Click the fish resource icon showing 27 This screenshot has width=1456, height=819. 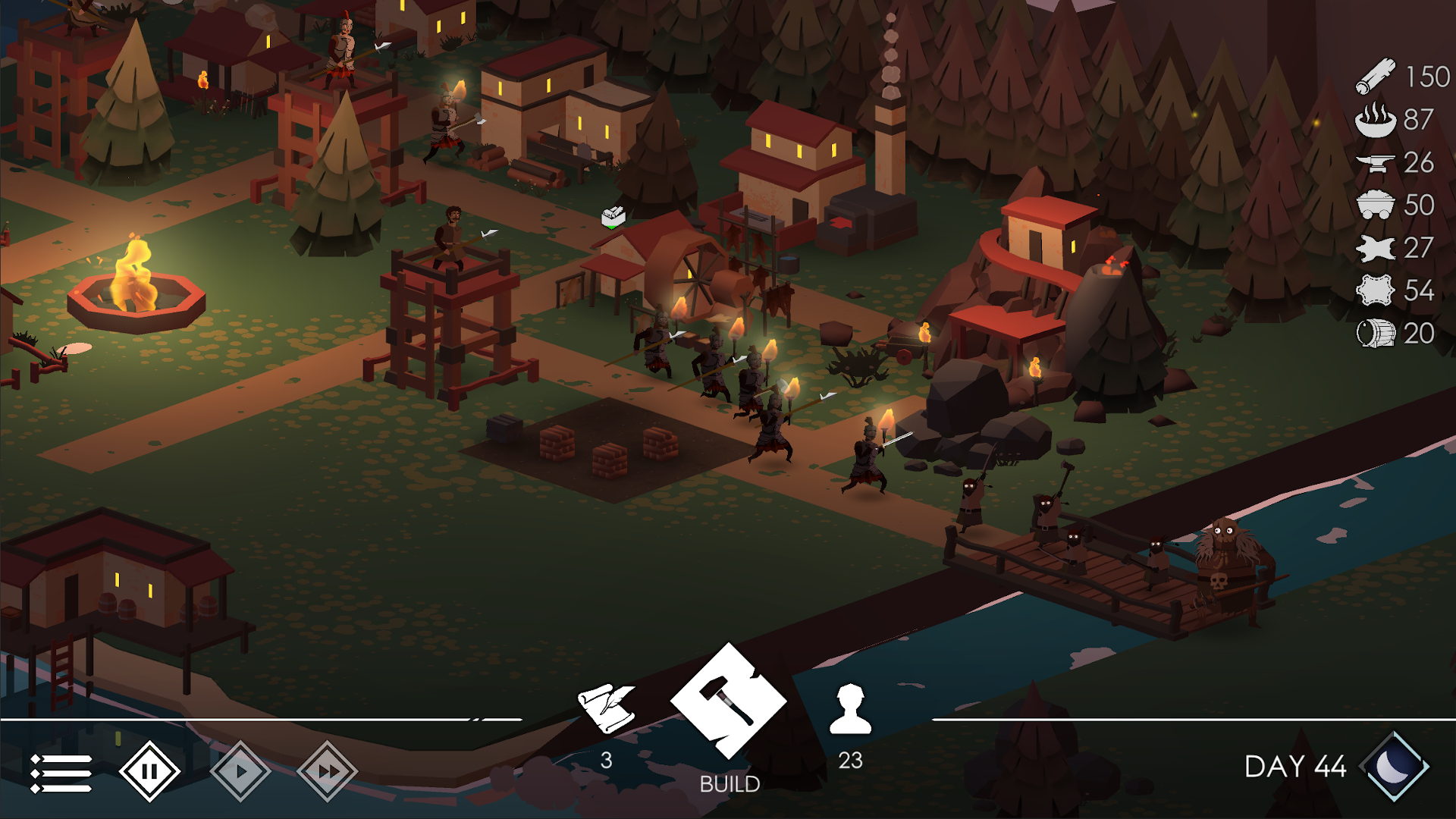click(1374, 249)
